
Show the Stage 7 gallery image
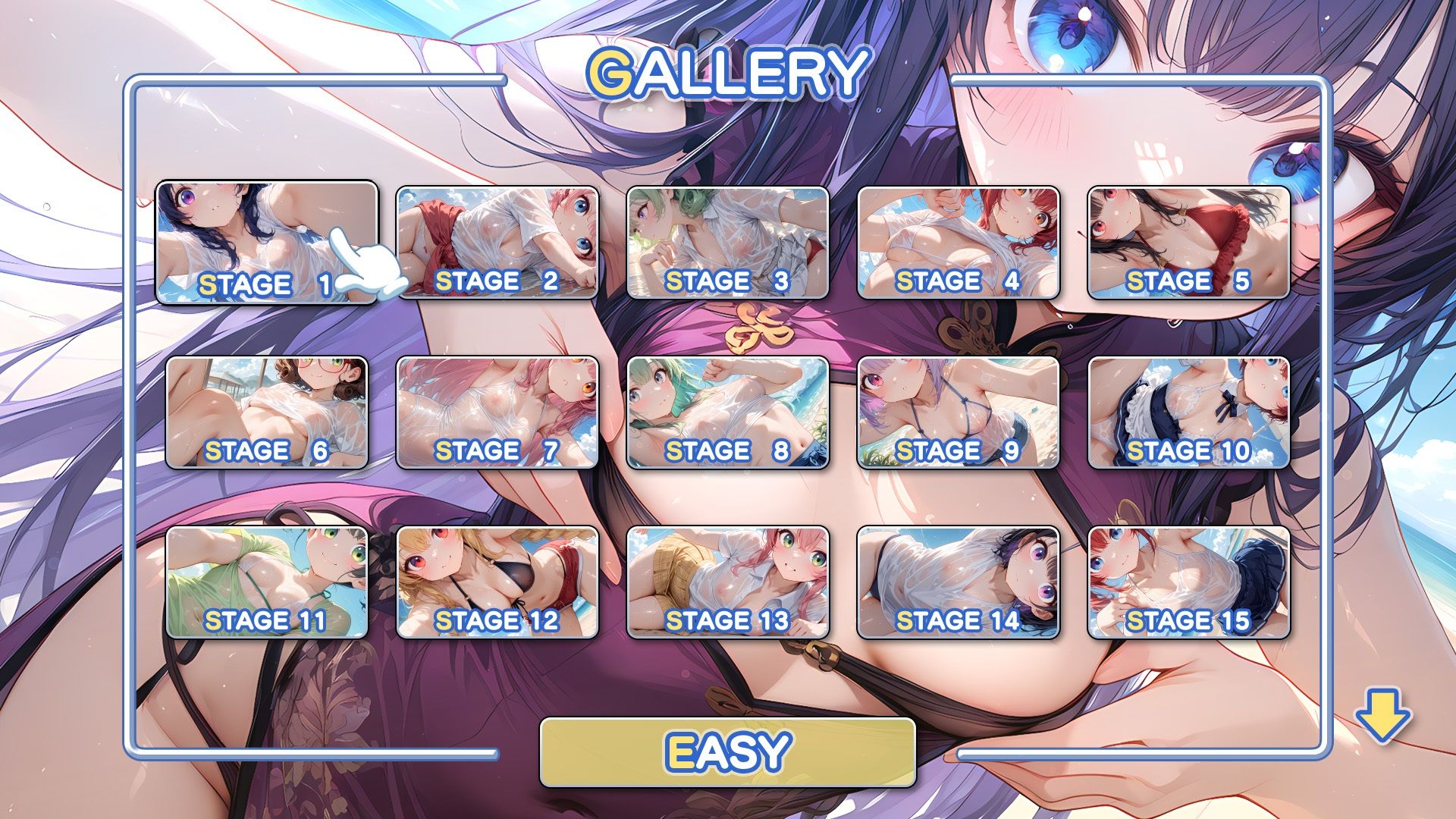coord(497,413)
